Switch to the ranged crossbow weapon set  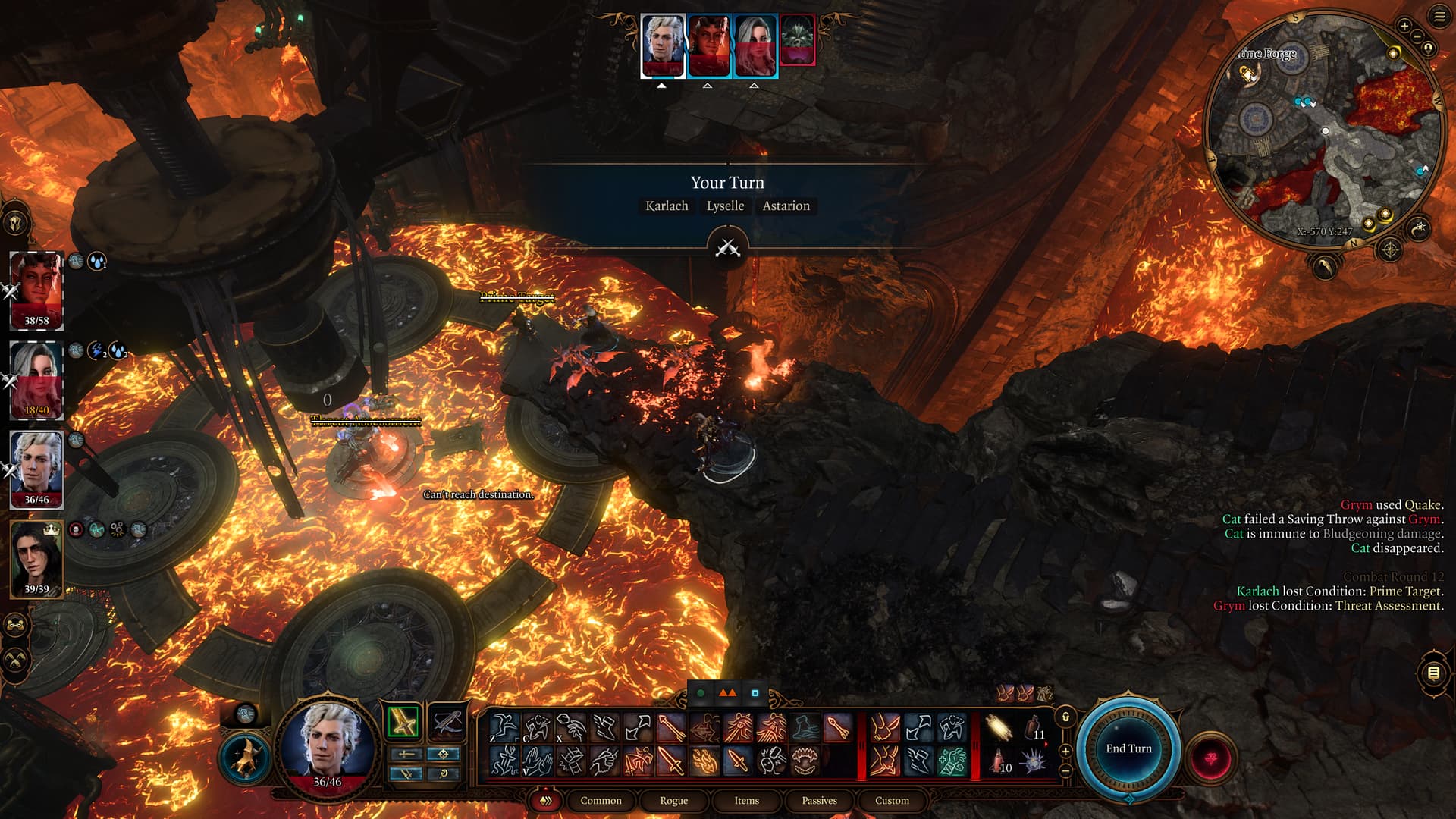click(447, 721)
